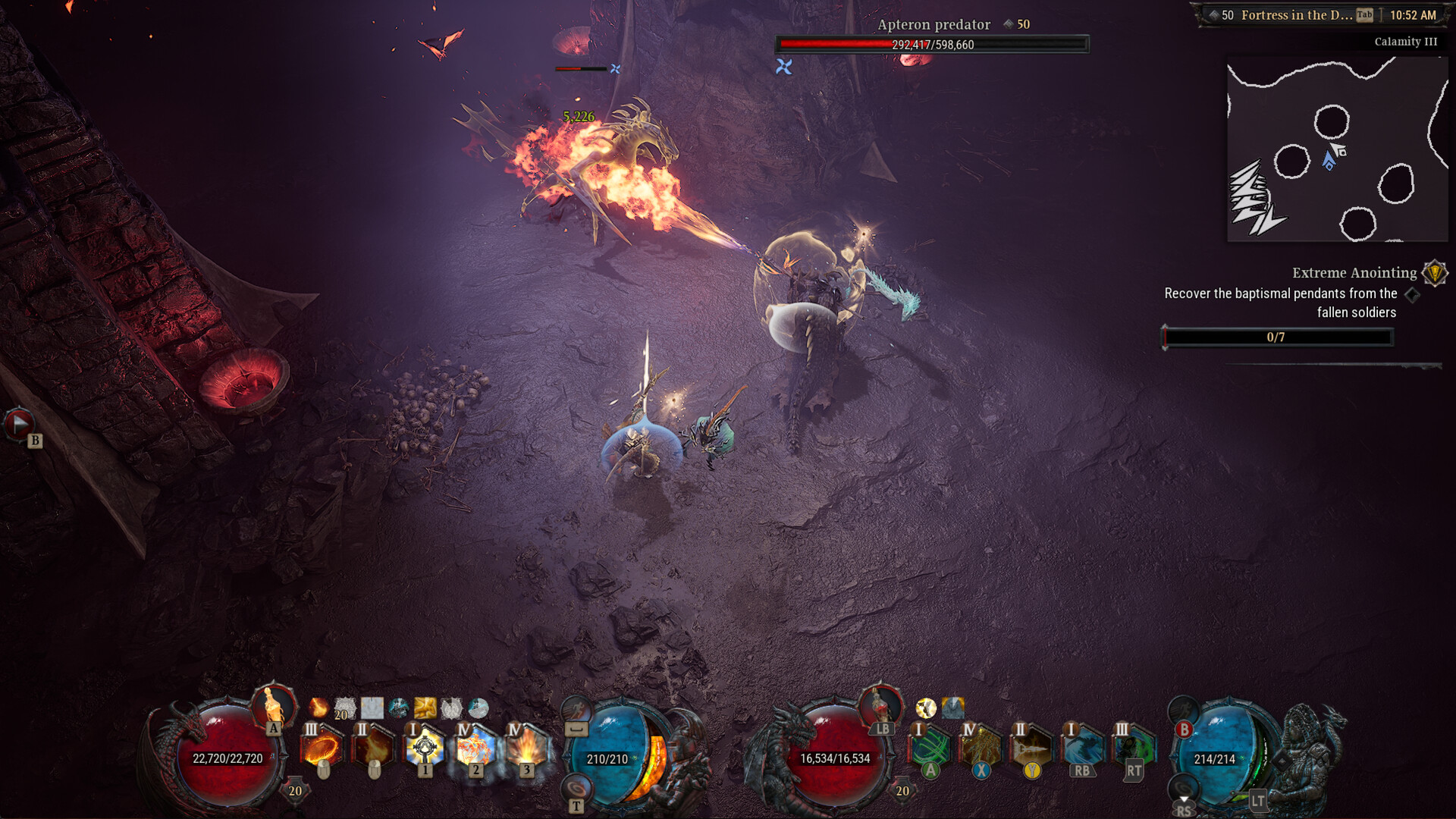Click the 0/7 pendant progress bar
Viewport: 1456px width, 819px height.
(1276, 338)
